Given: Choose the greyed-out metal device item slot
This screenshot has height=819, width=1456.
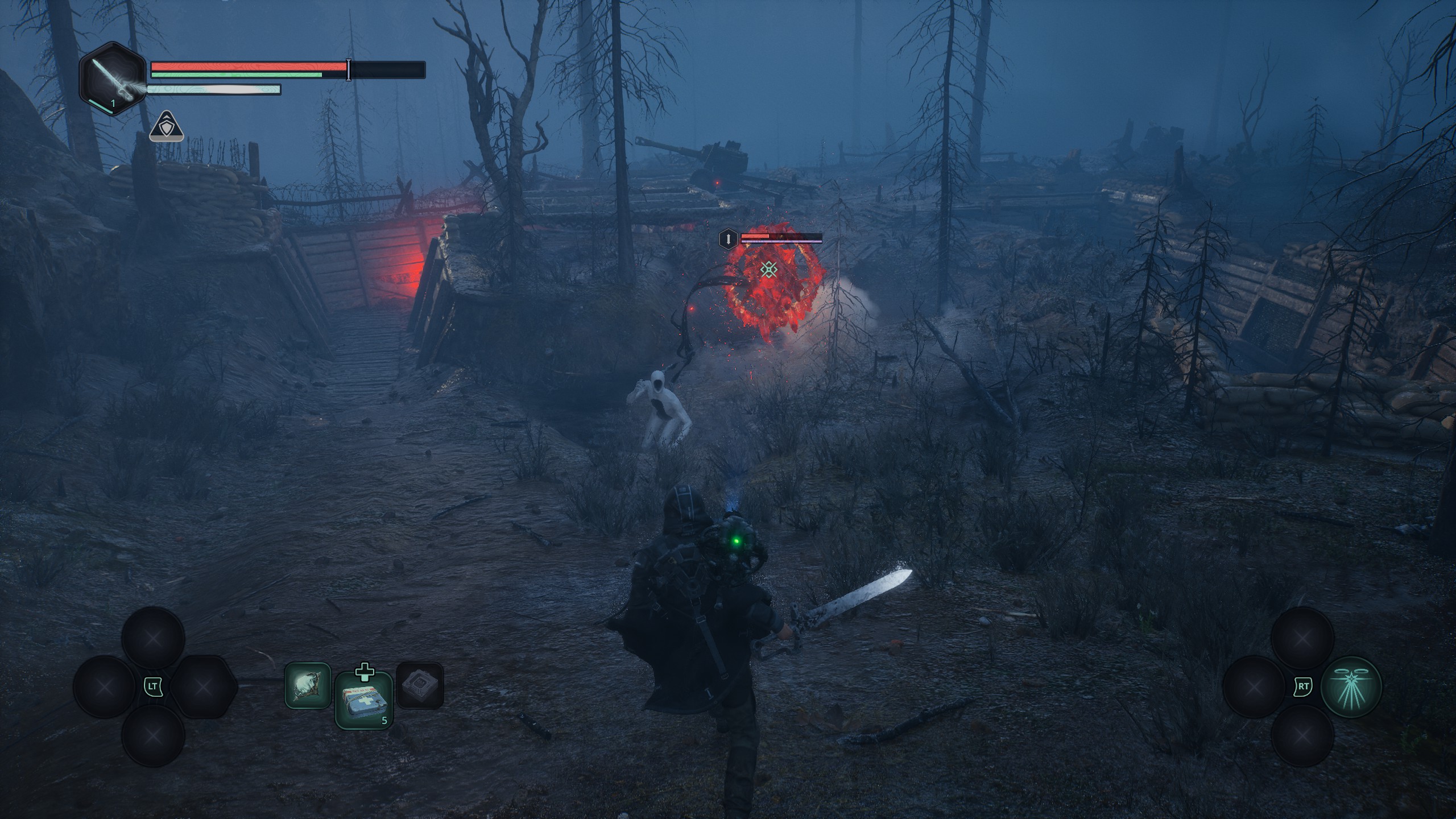Looking at the screenshot, I should click(x=420, y=685).
